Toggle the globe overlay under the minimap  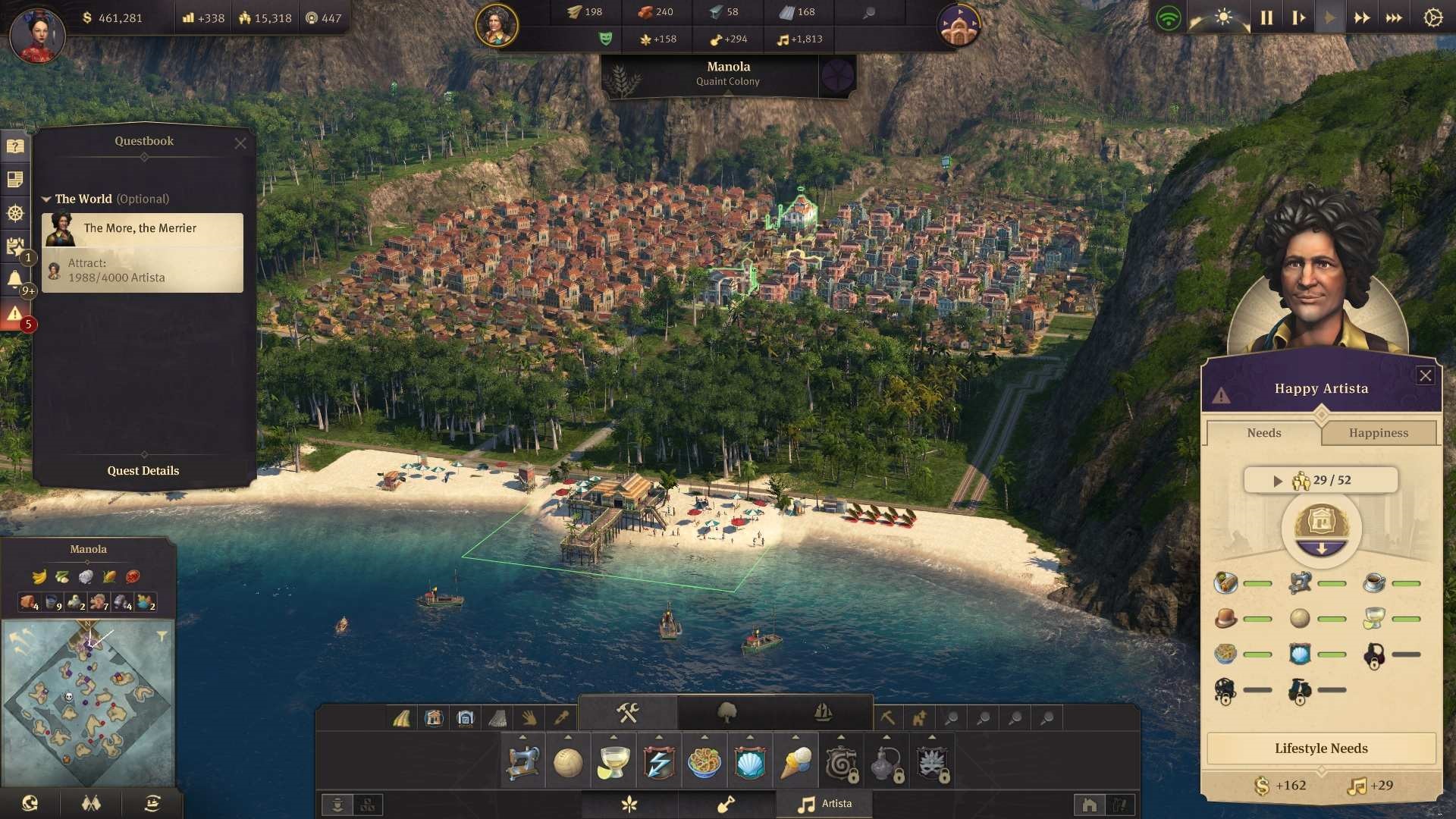[x=28, y=803]
